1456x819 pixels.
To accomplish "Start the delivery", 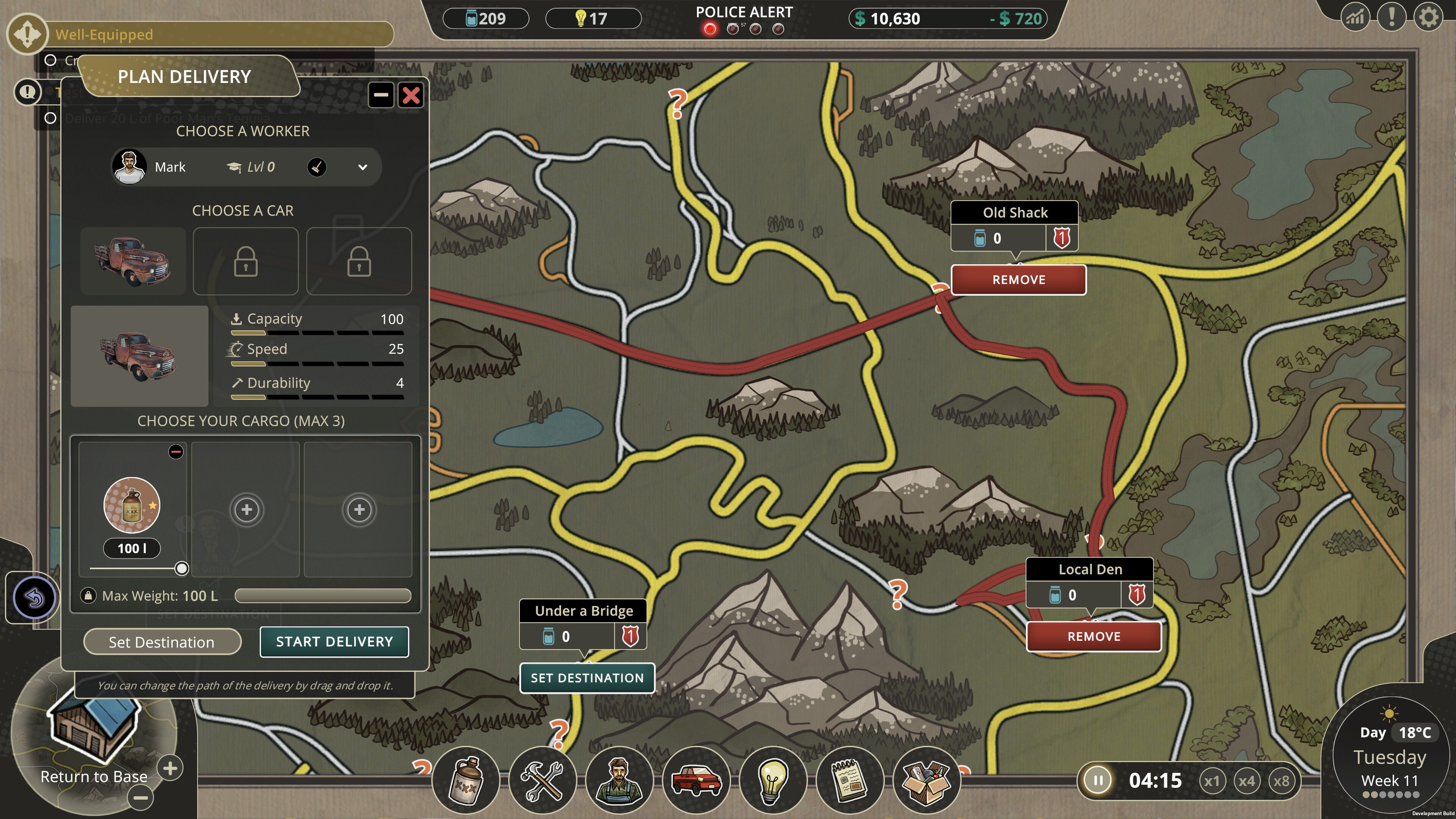I will click(x=334, y=642).
